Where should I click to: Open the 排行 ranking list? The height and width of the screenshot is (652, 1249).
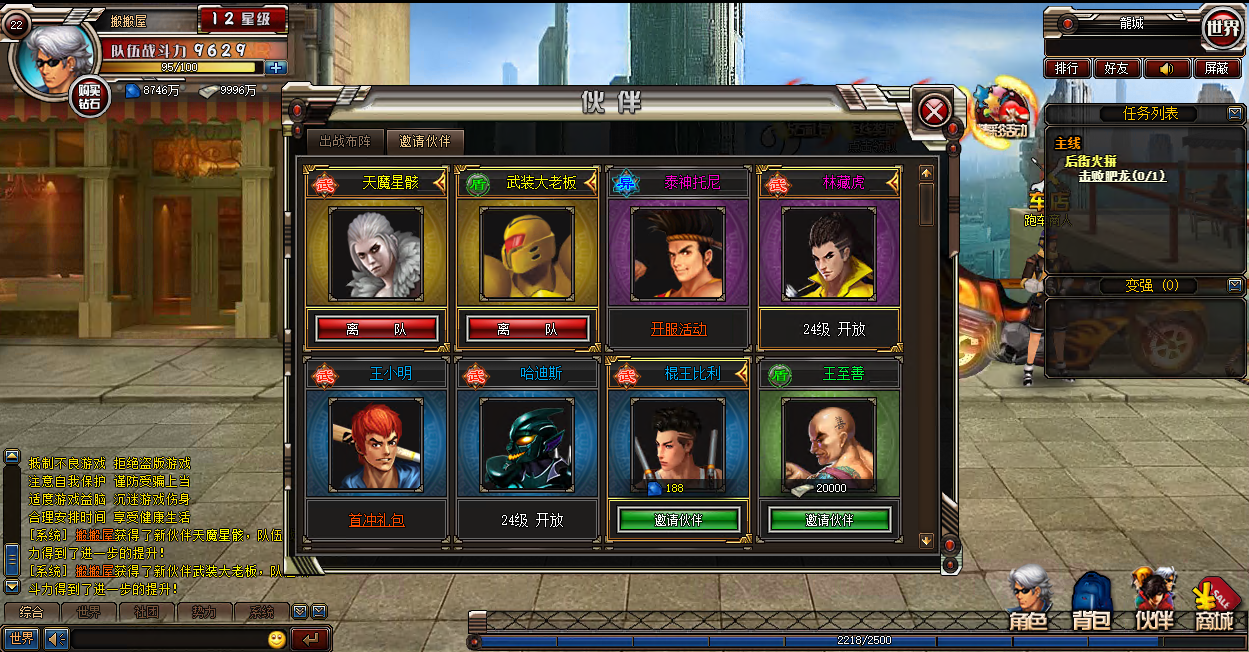(1067, 68)
